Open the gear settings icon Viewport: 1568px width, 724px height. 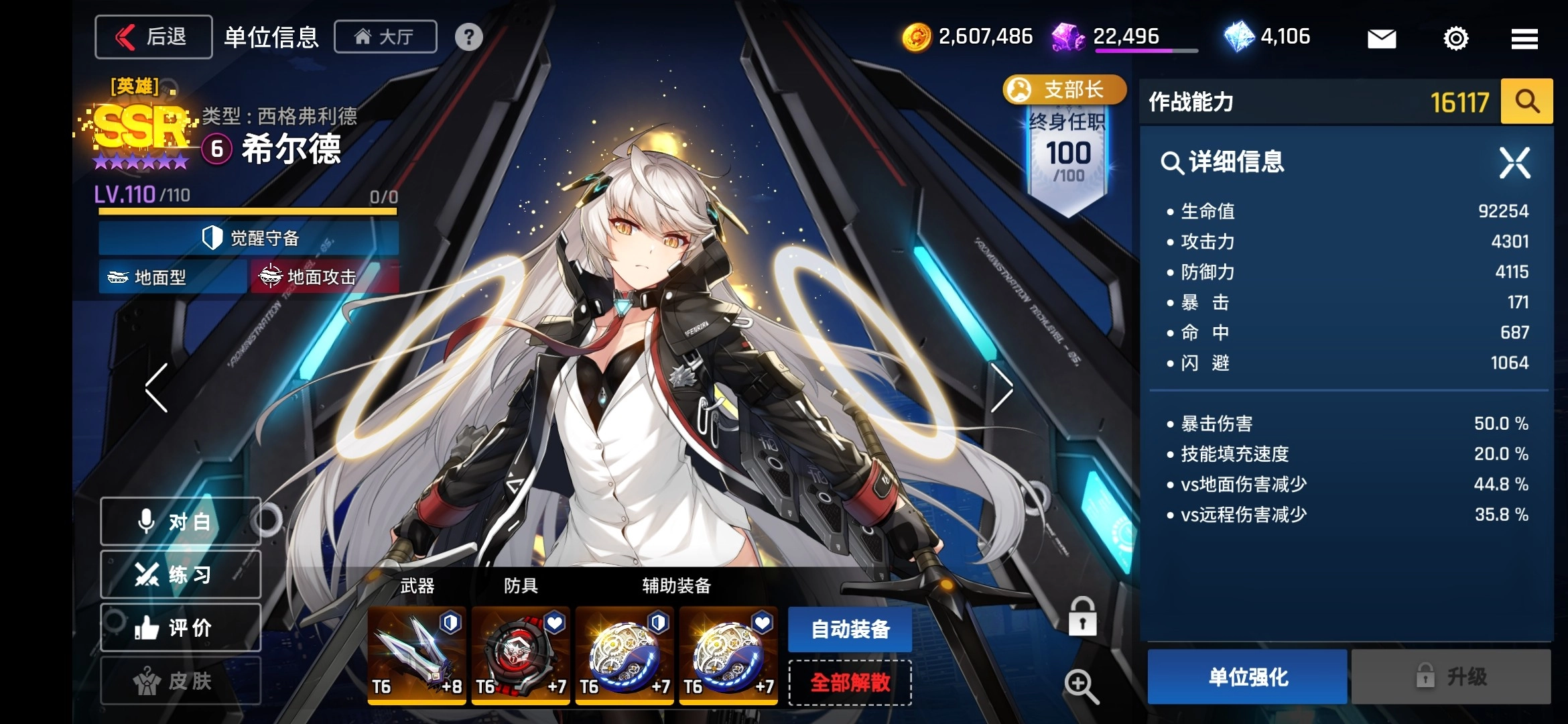pyautogui.click(x=1455, y=38)
